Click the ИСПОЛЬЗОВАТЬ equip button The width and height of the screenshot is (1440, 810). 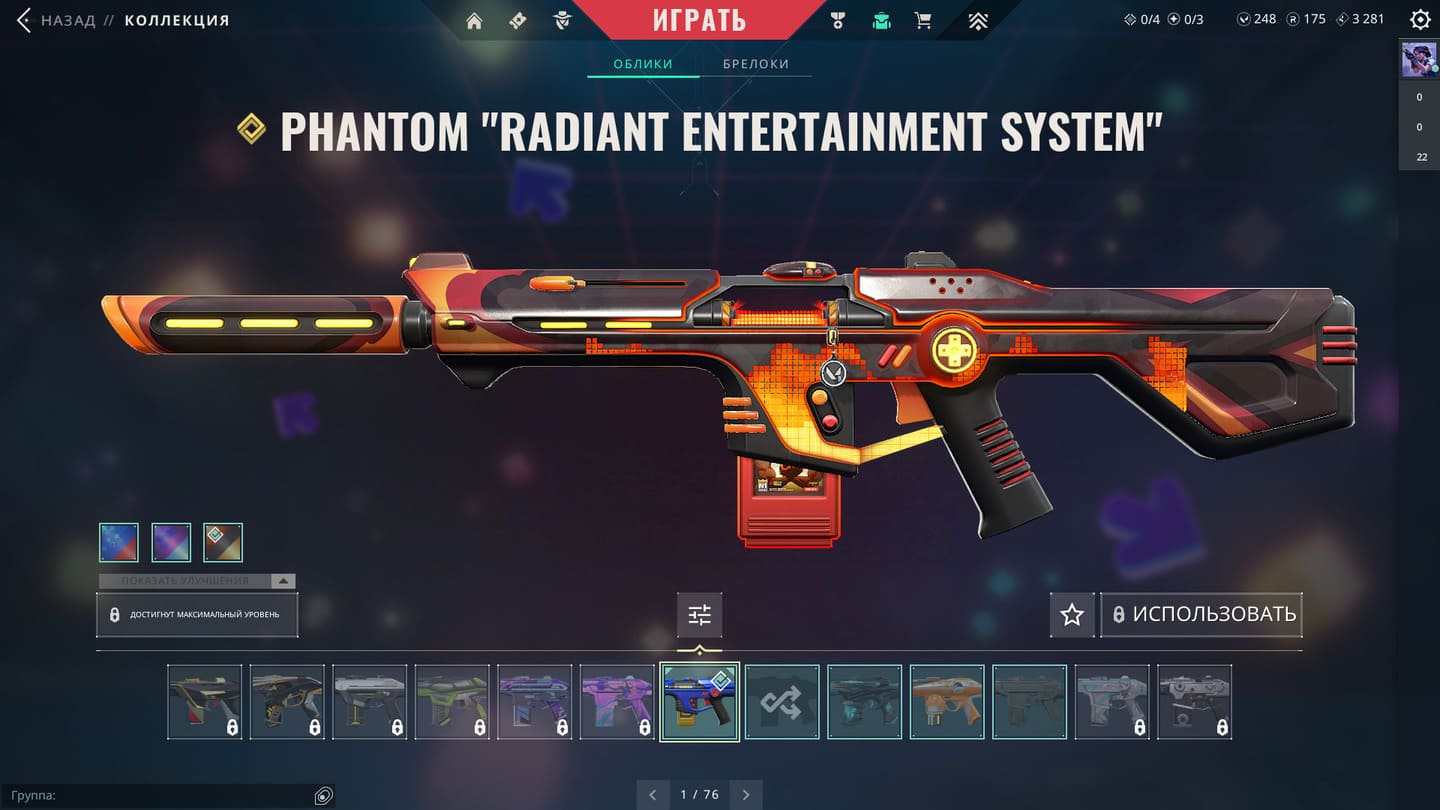1202,615
